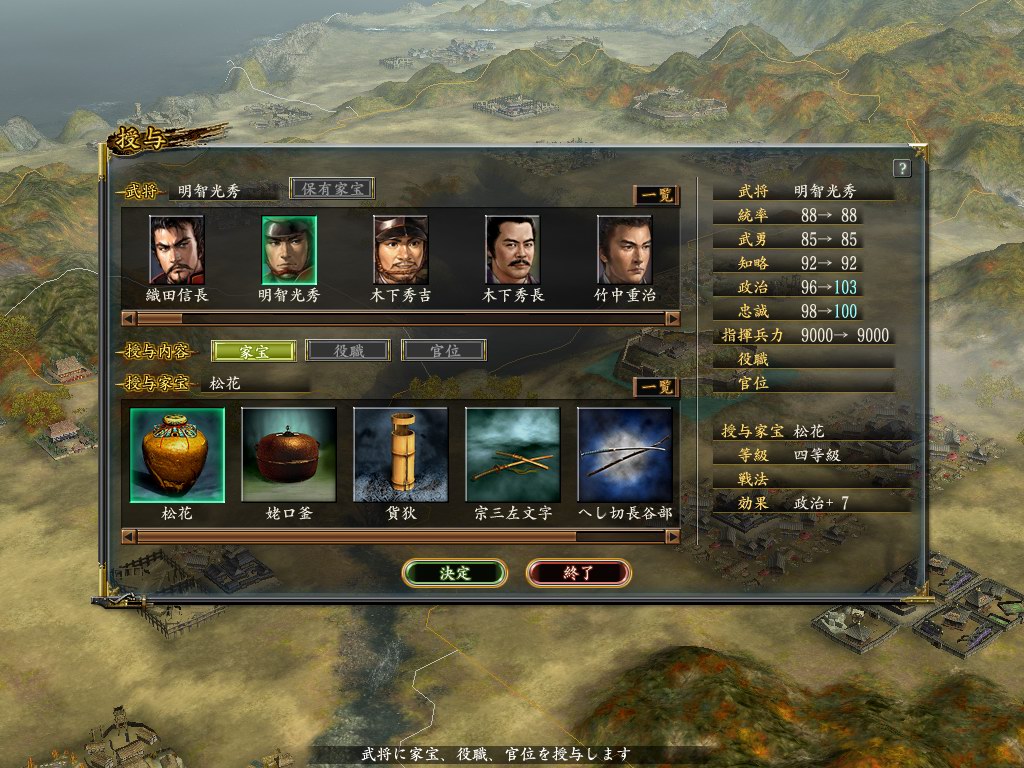Switch to the 官位 grant tab
1024x768 pixels.
[444, 351]
